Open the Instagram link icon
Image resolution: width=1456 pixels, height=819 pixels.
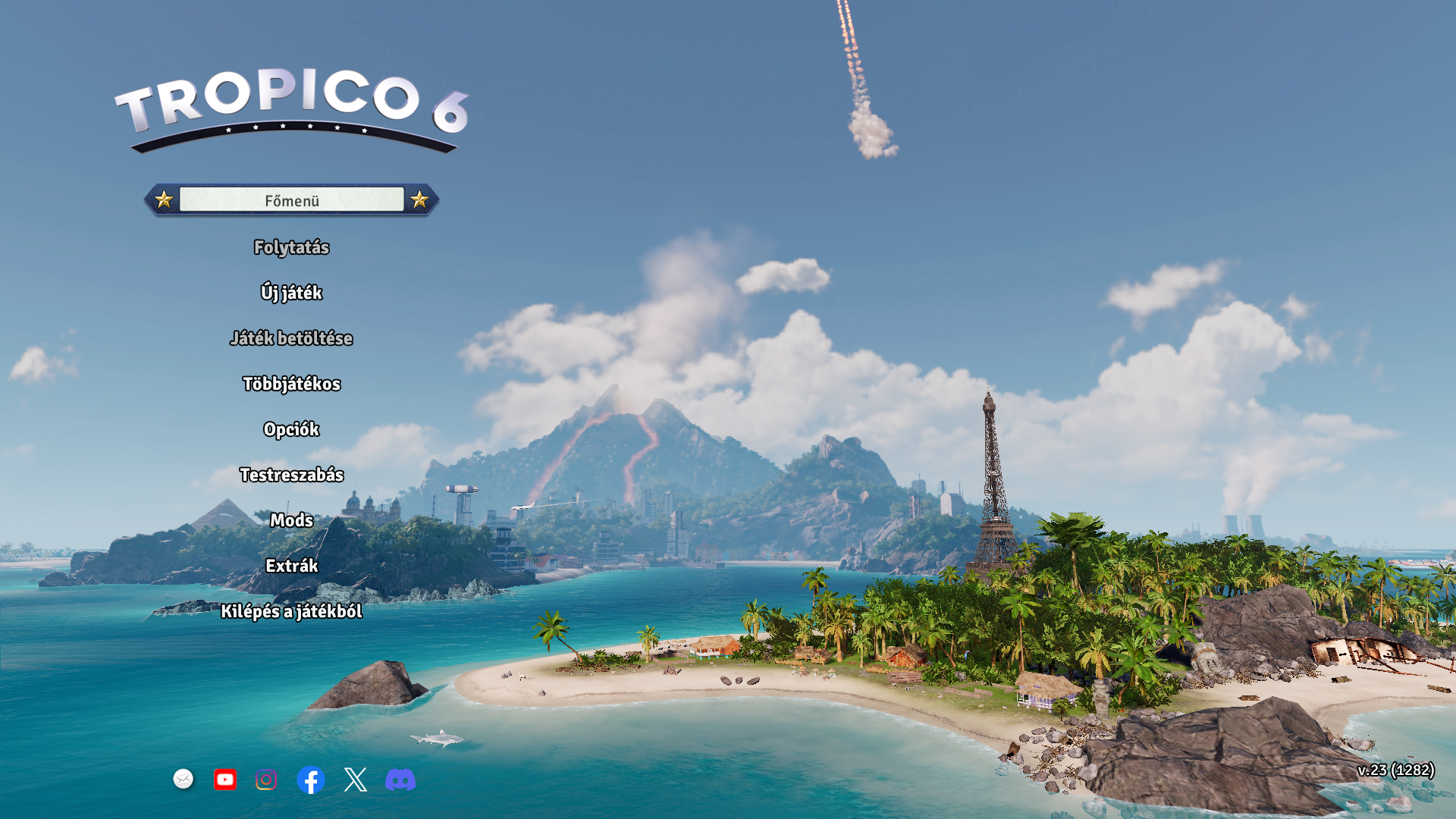coord(266,780)
